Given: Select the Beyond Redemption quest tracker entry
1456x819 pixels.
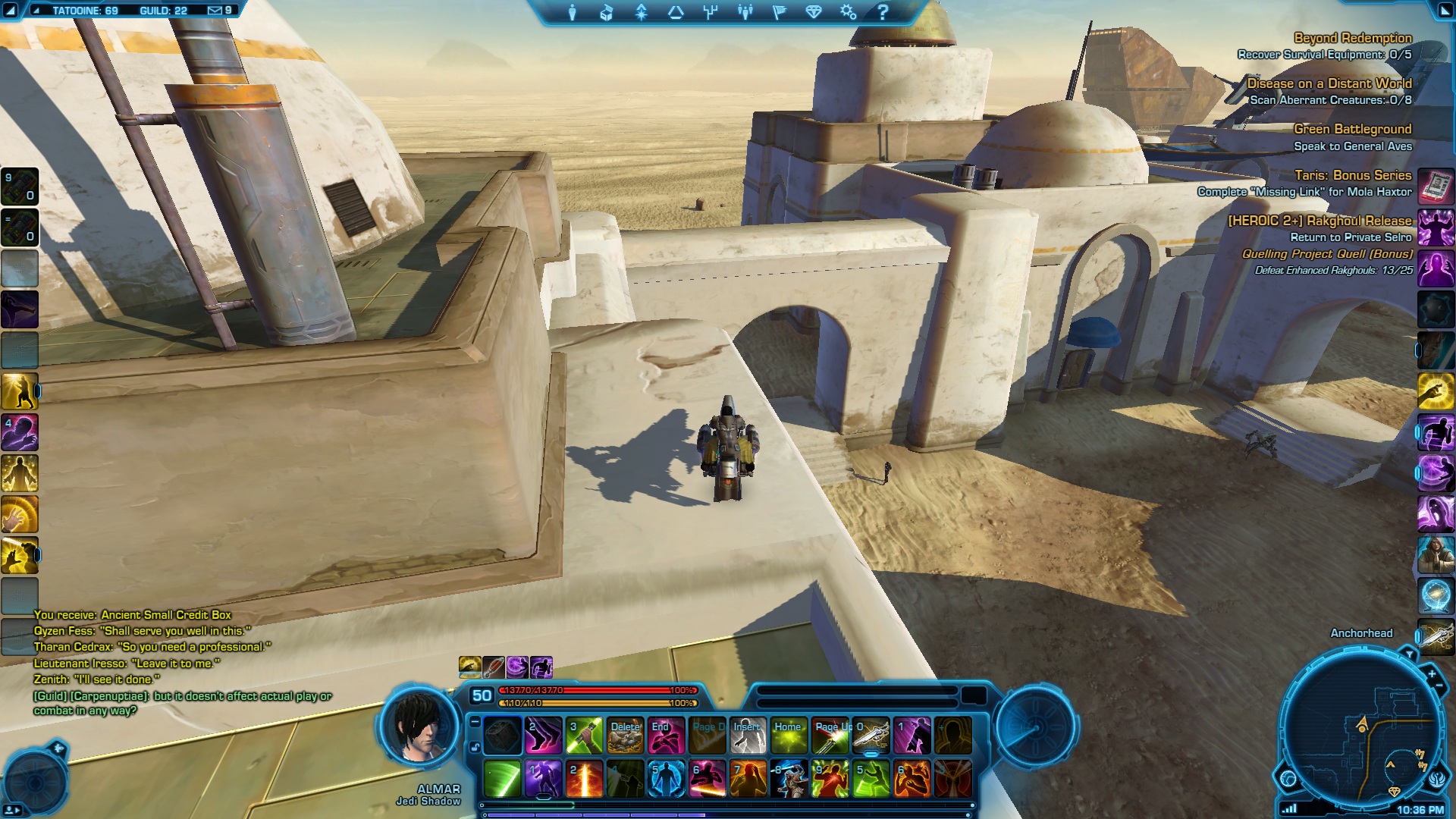Looking at the screenshot, I should point(1352,38).
